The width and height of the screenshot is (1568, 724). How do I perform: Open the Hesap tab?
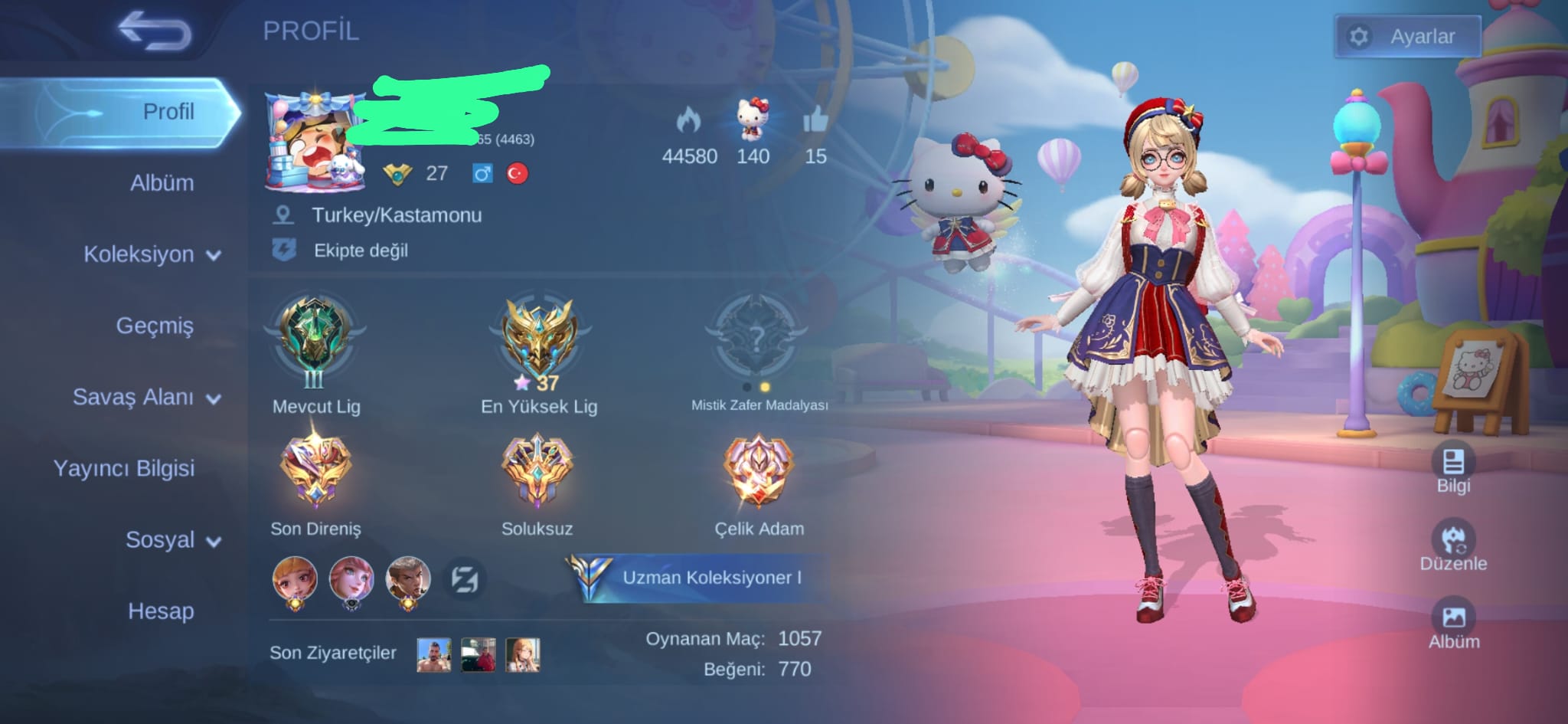point(161,611)
